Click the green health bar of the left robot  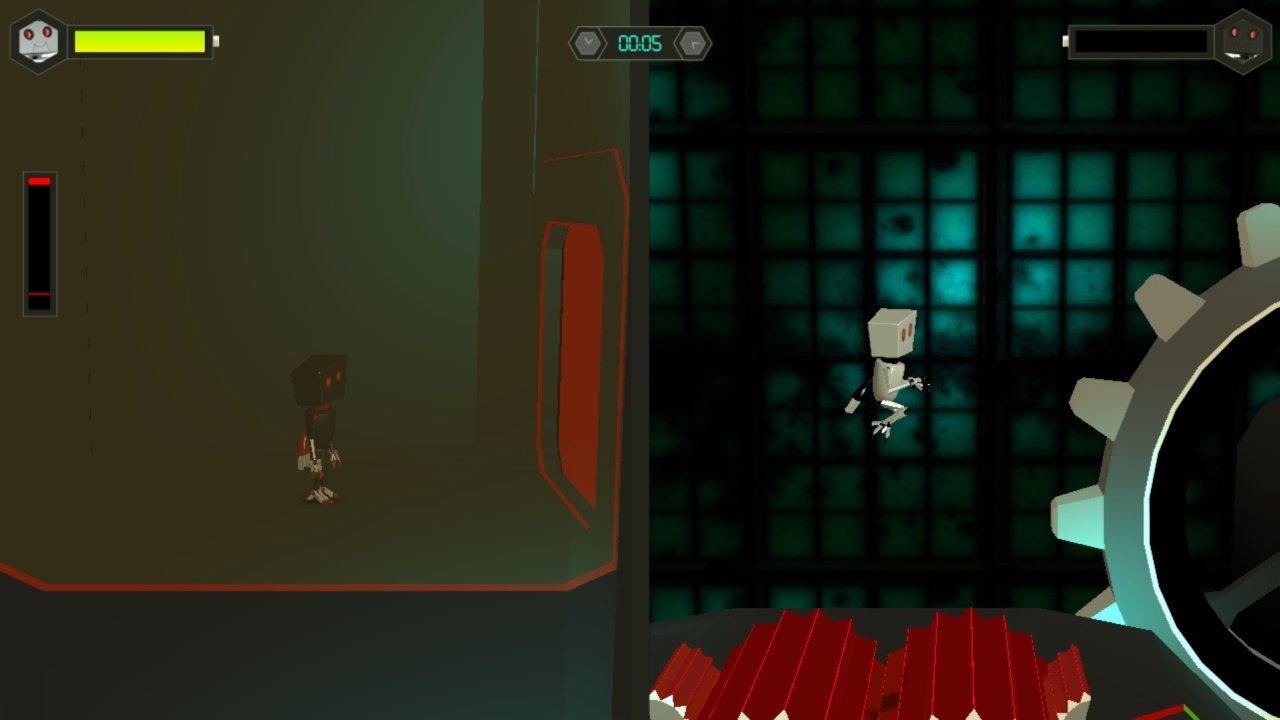(x=140, y=41)
